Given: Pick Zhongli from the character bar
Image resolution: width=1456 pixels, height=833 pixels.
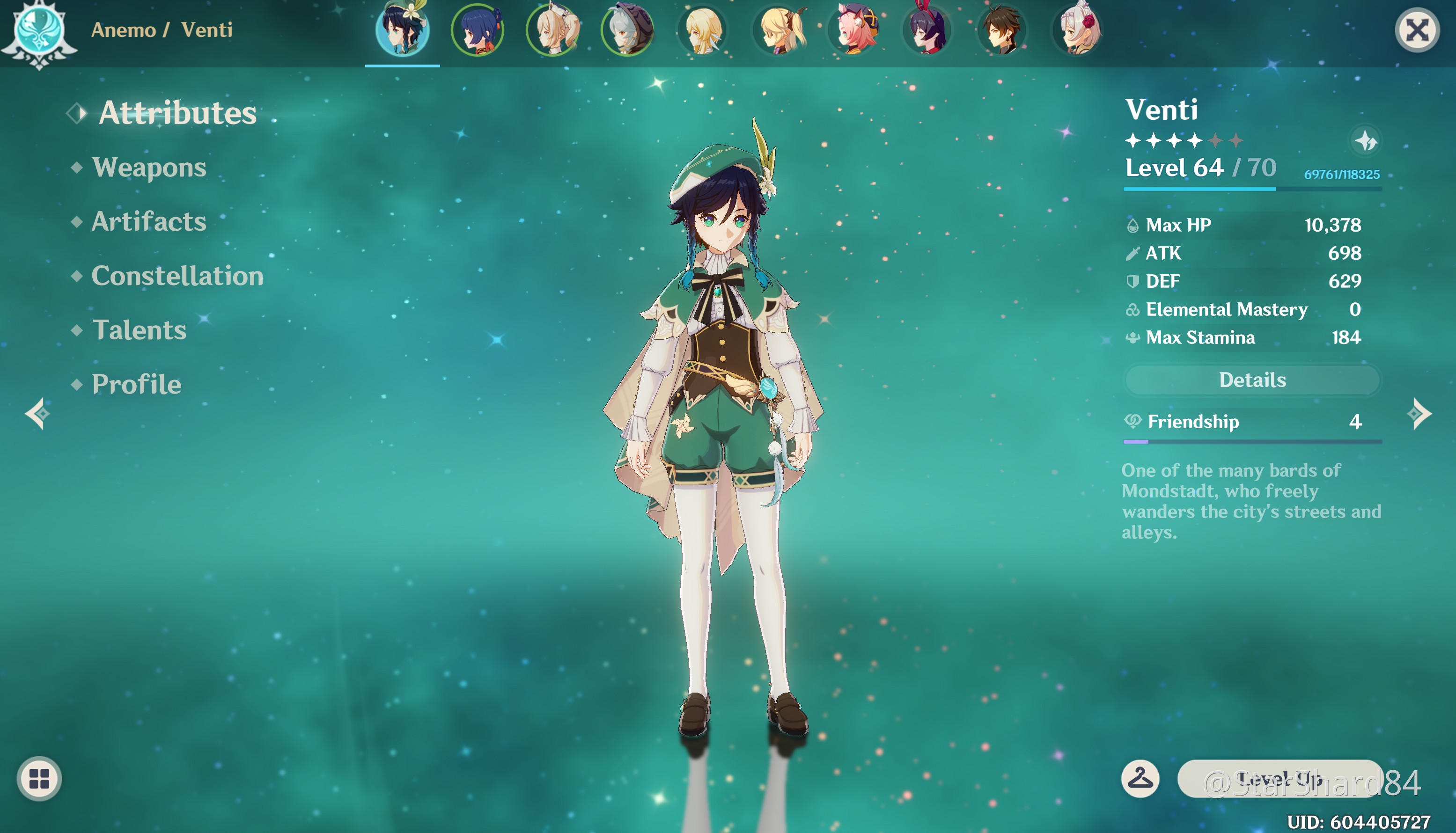Looking at the screenshot, I should tap(1001, 30).
